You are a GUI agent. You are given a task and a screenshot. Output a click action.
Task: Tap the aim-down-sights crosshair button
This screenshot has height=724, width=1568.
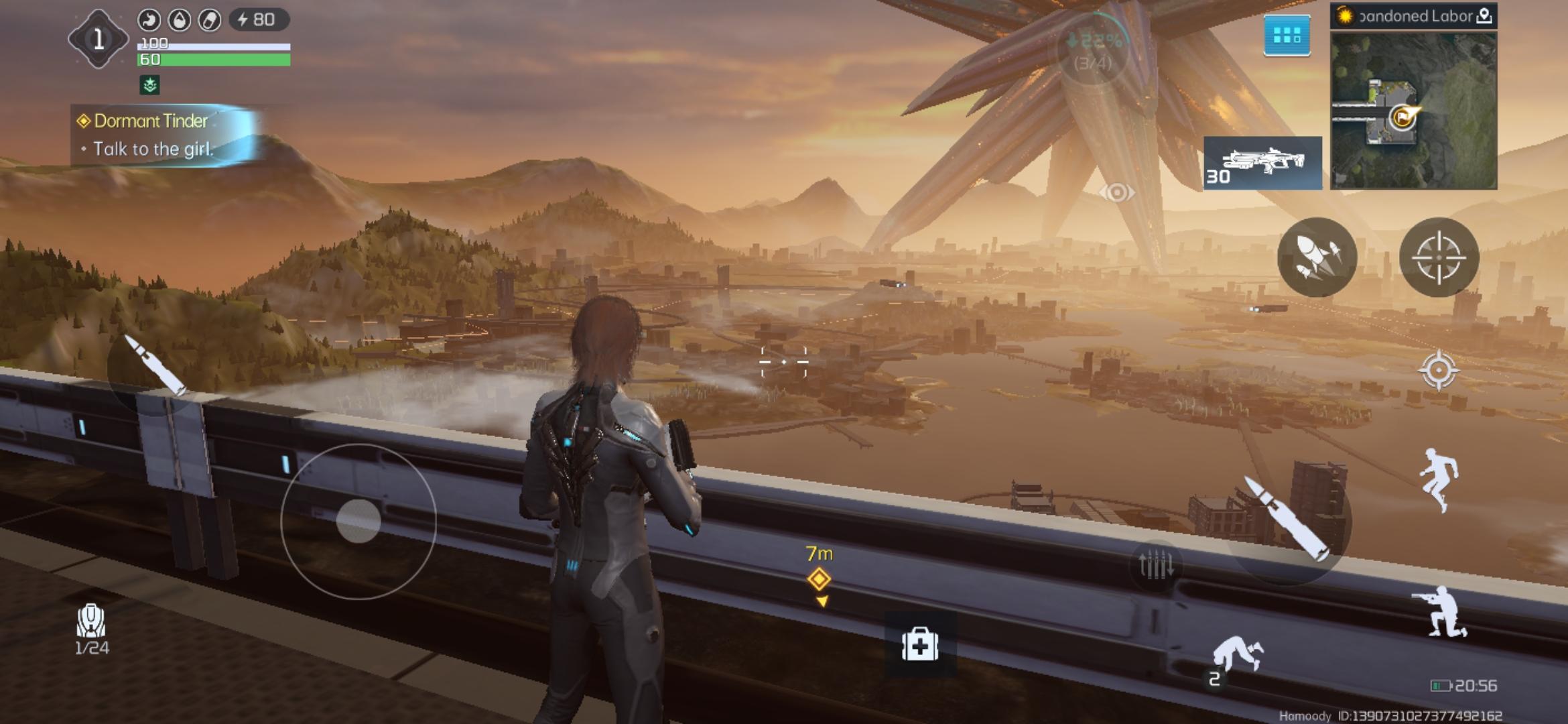coord(1439,257)
